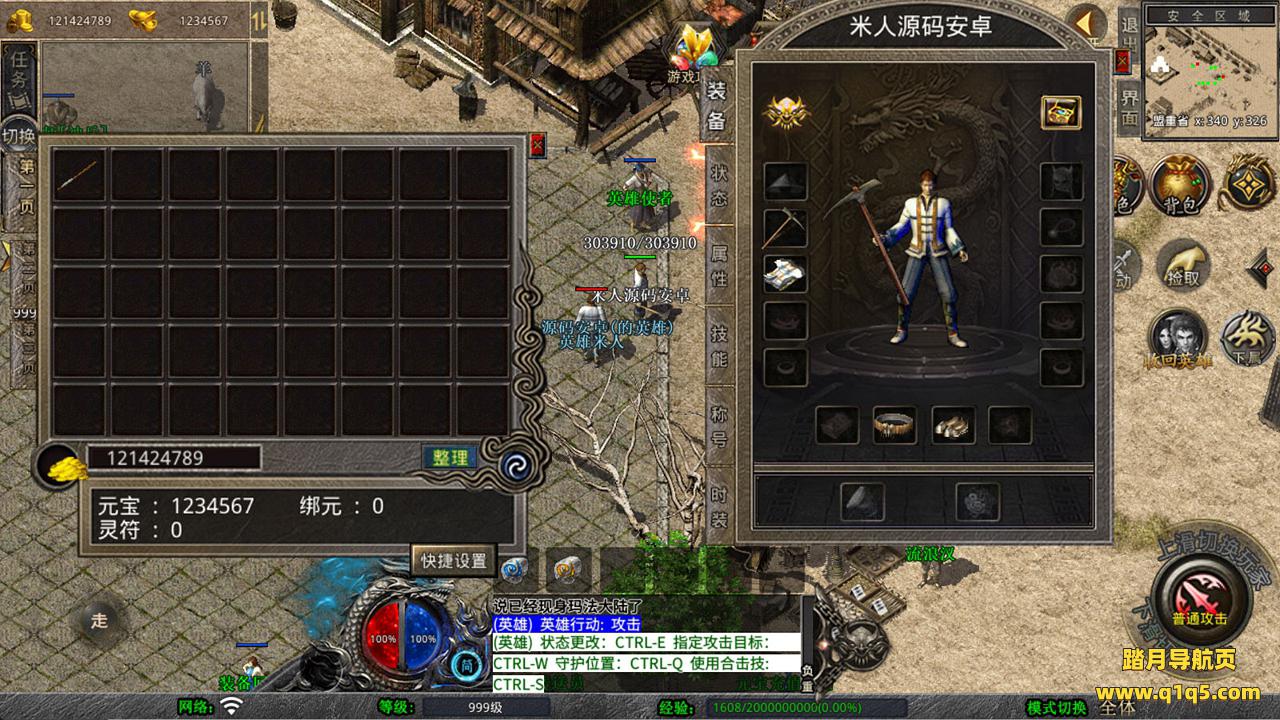Select the equipped pickaxe weapon slot

tap(785, 227)
